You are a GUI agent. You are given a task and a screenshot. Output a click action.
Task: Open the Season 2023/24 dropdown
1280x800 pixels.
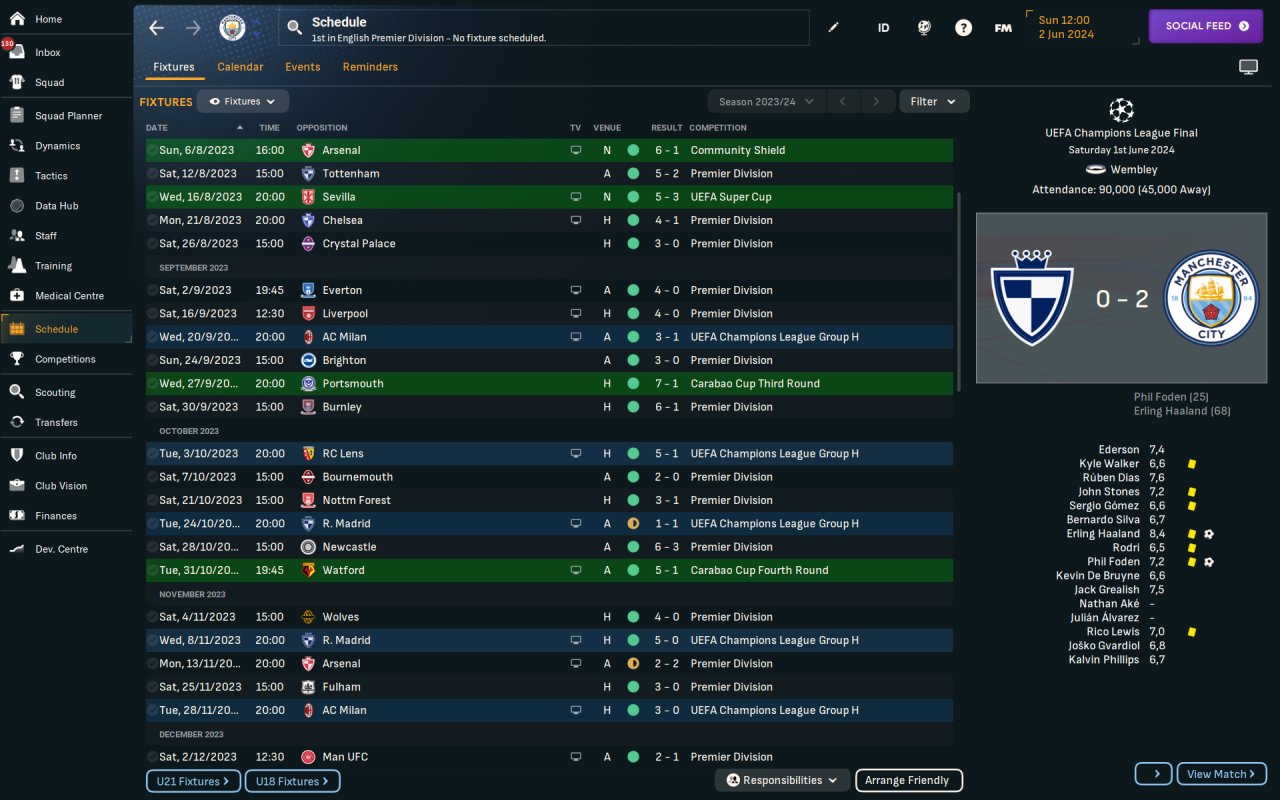766,101
